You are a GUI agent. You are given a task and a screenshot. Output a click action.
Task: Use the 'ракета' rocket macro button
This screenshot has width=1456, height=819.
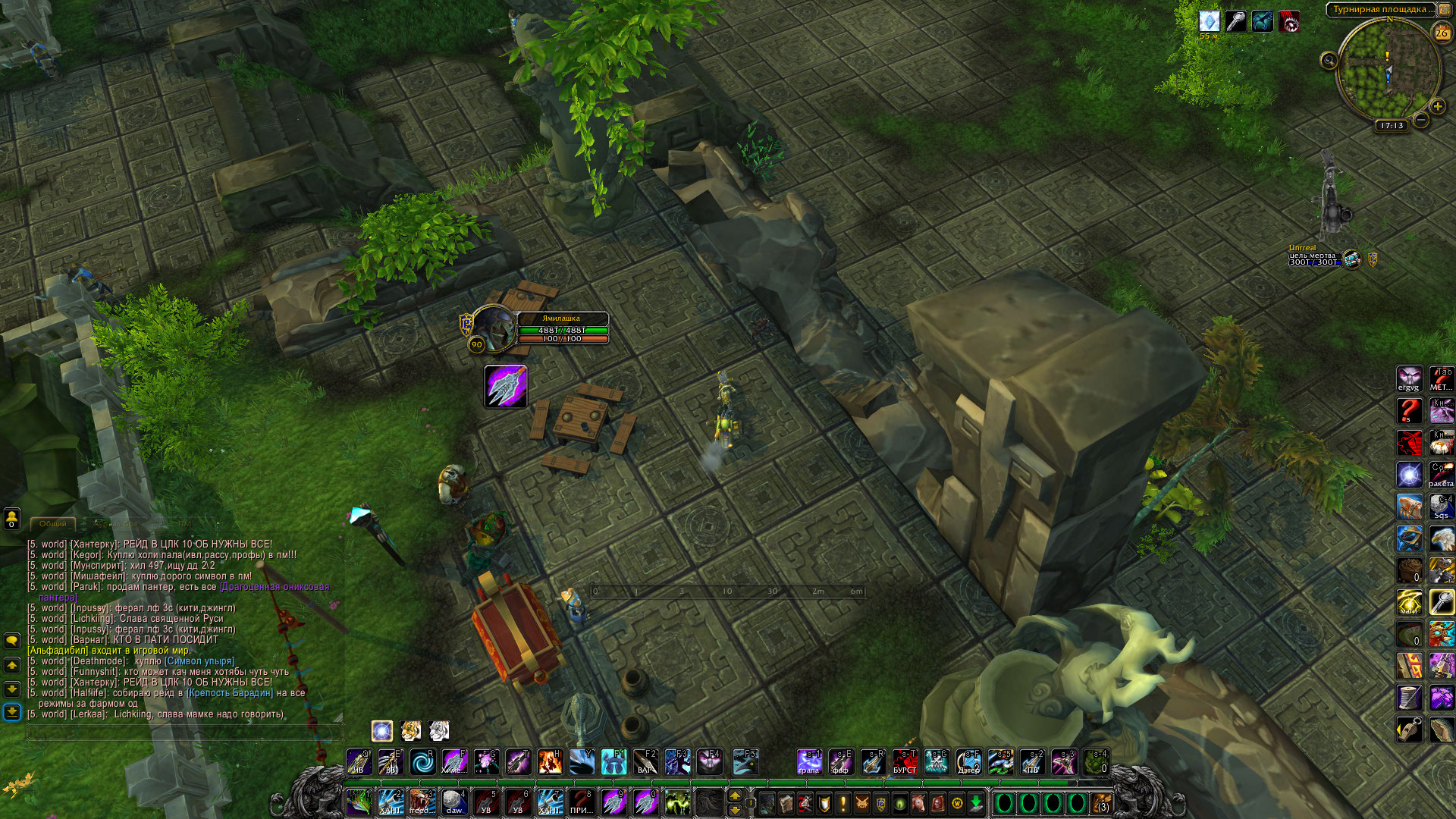coord(1441,475)
